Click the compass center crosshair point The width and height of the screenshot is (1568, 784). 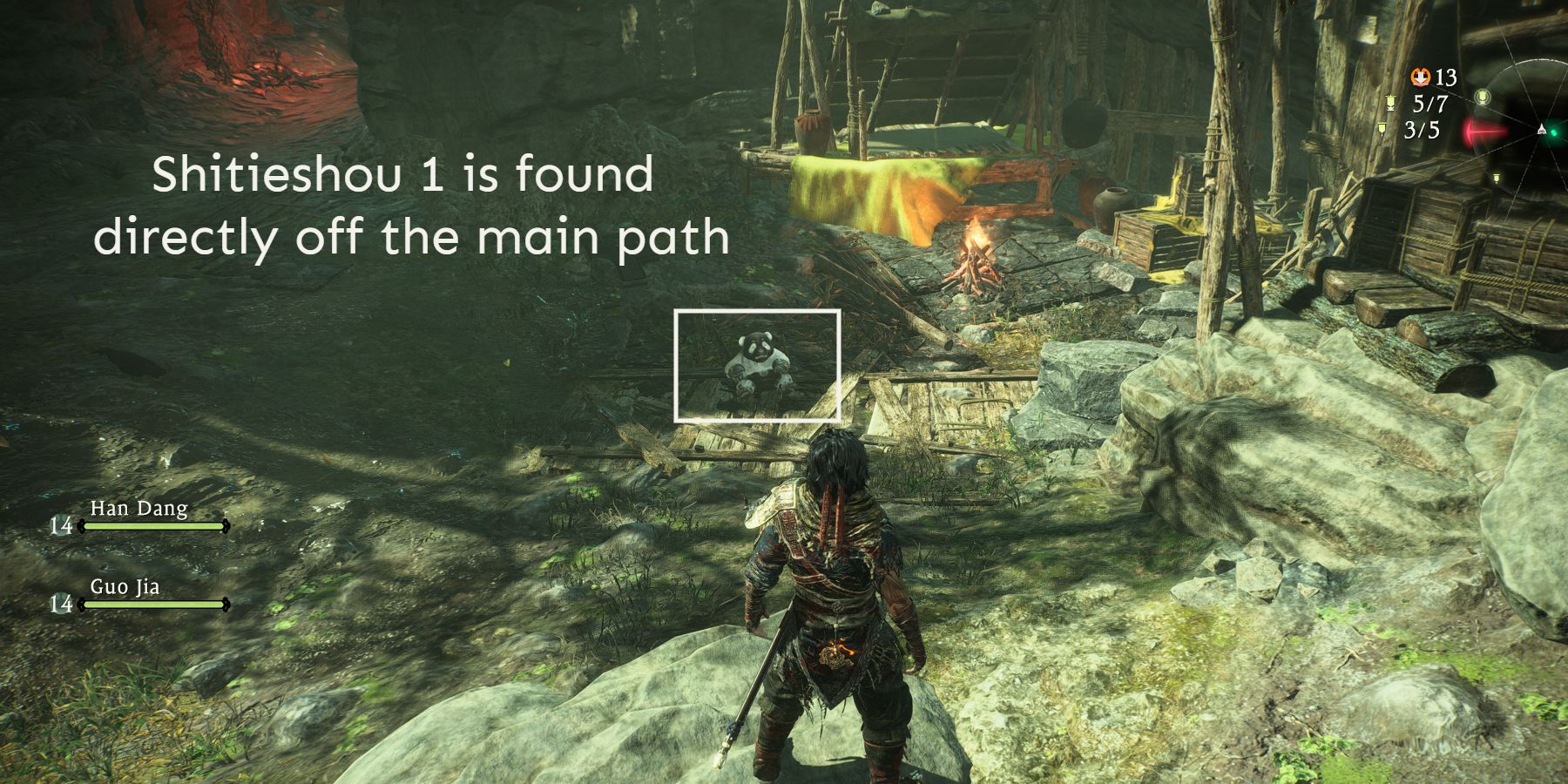pos(1542,130)
